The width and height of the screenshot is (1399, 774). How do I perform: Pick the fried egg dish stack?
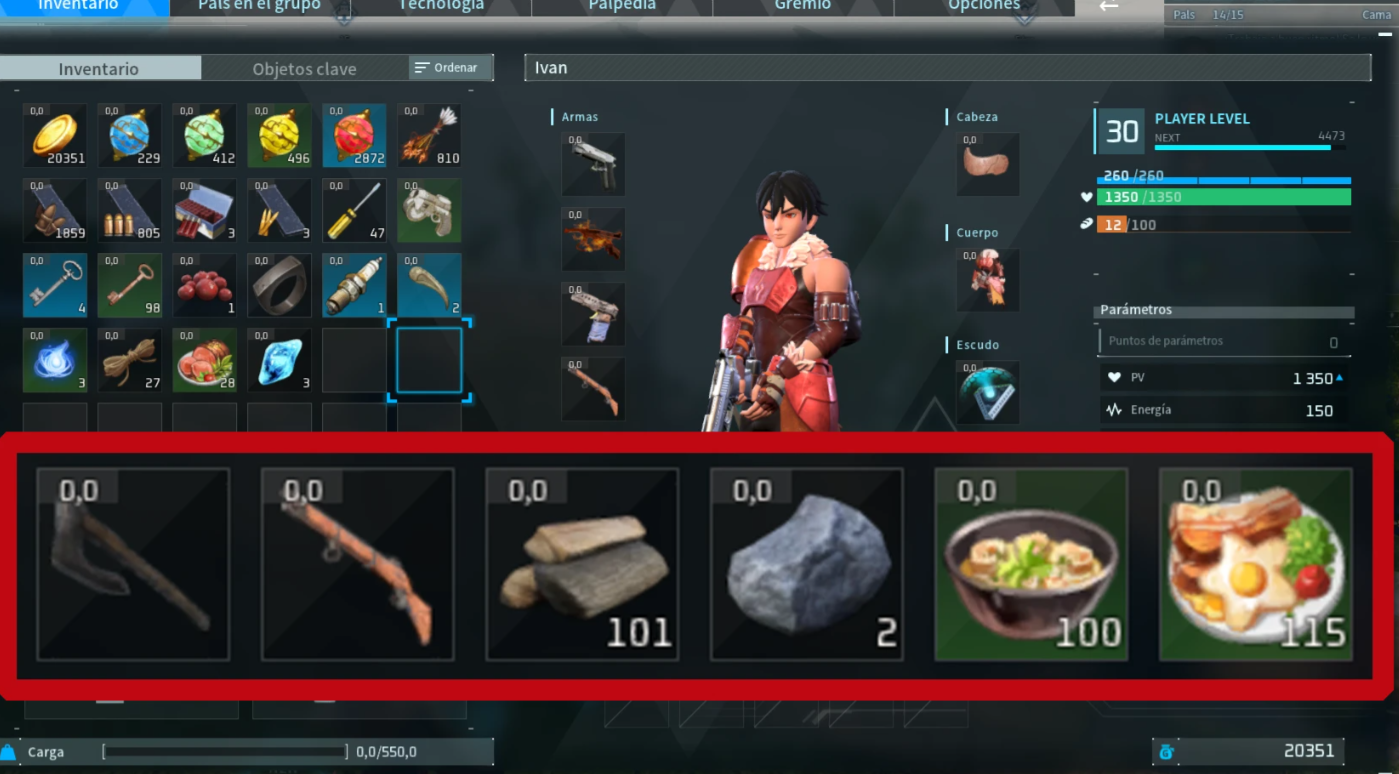[1255, 564]
